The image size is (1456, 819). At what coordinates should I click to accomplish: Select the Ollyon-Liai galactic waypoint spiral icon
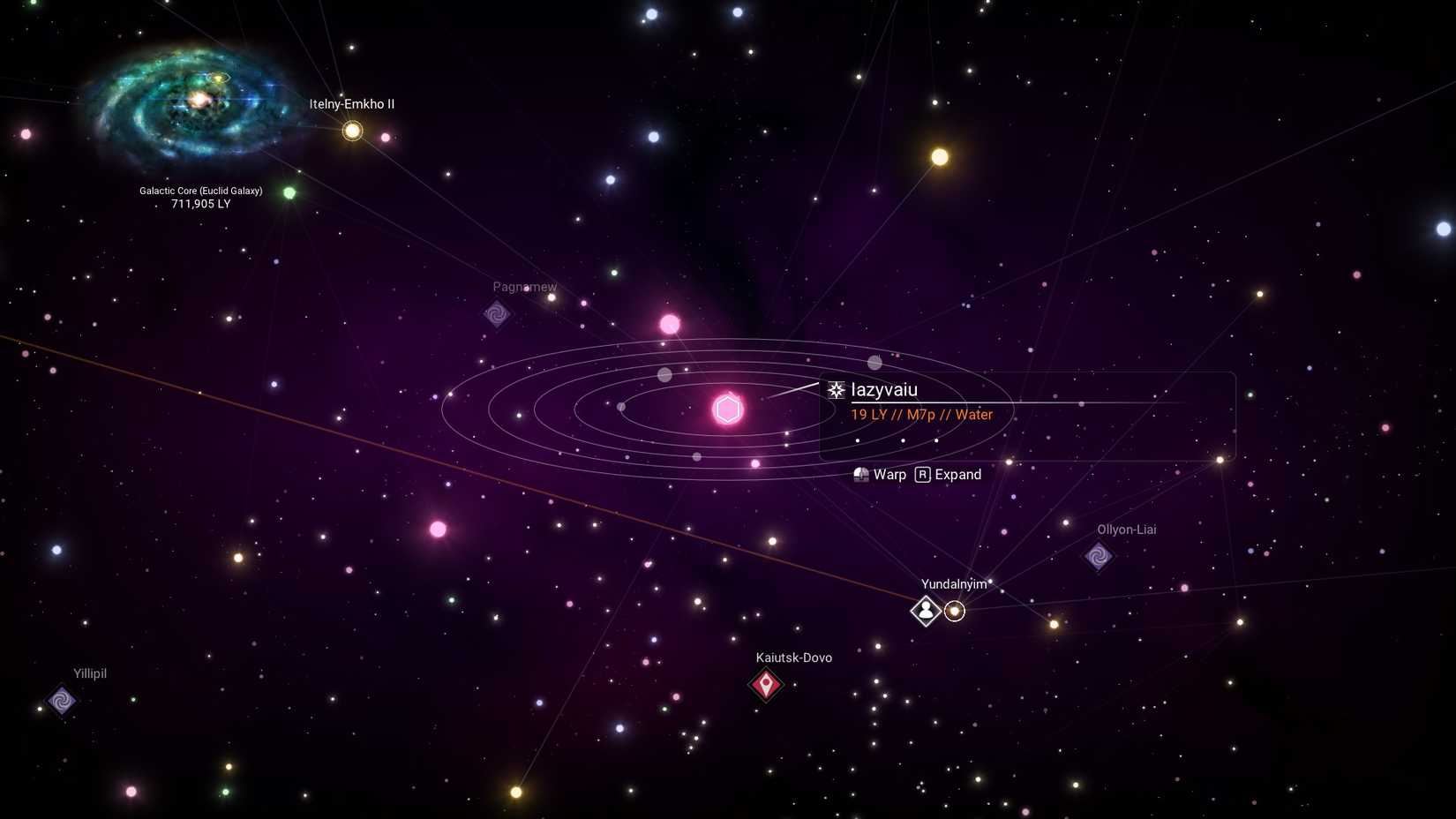pos(1099,558)
